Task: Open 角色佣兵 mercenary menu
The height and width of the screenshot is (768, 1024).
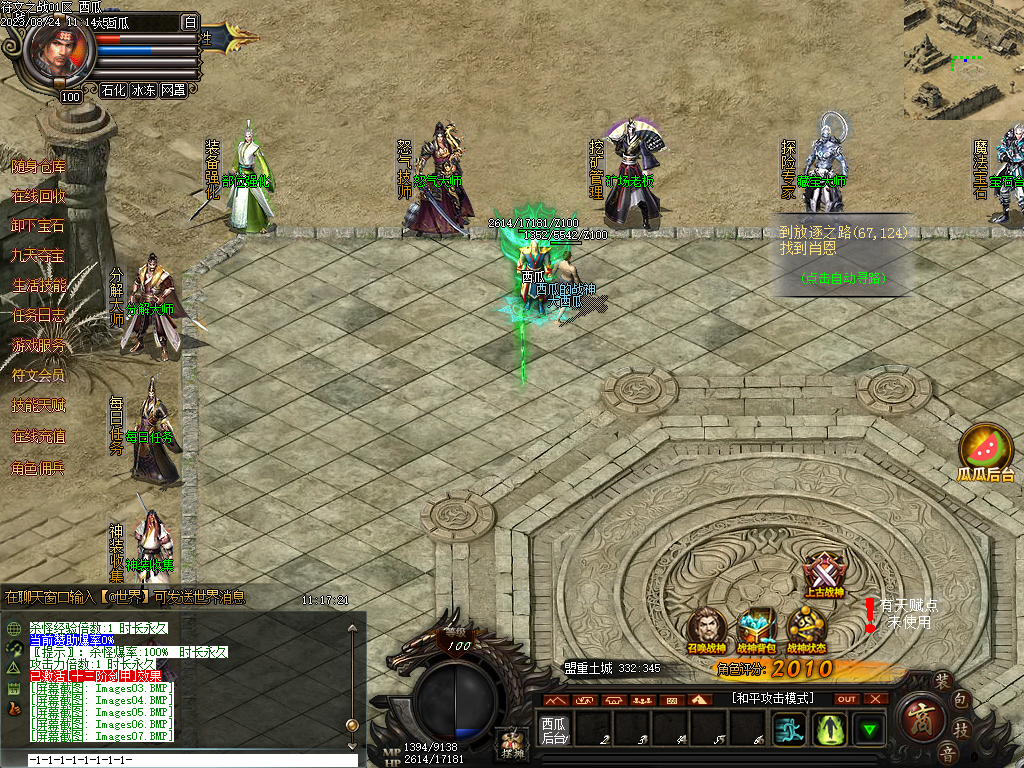Action: (x=38, y=467)
